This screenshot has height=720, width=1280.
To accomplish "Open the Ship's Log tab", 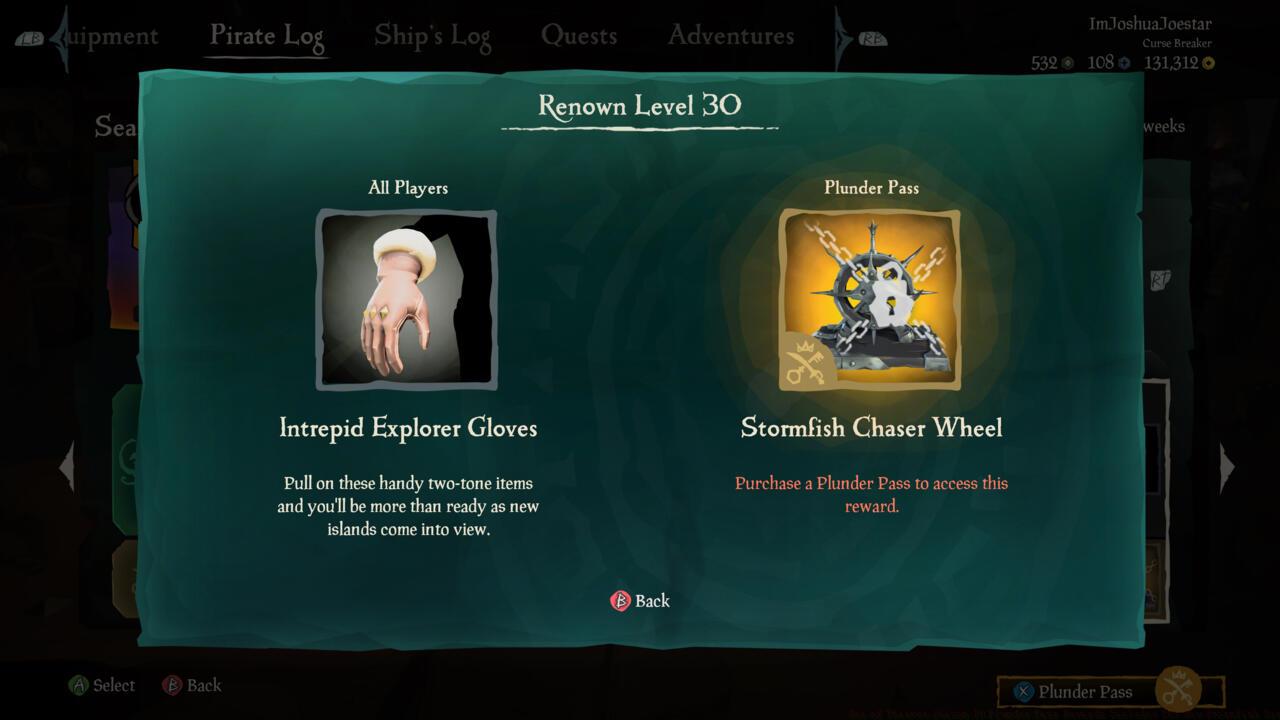I will click(432, 34).
